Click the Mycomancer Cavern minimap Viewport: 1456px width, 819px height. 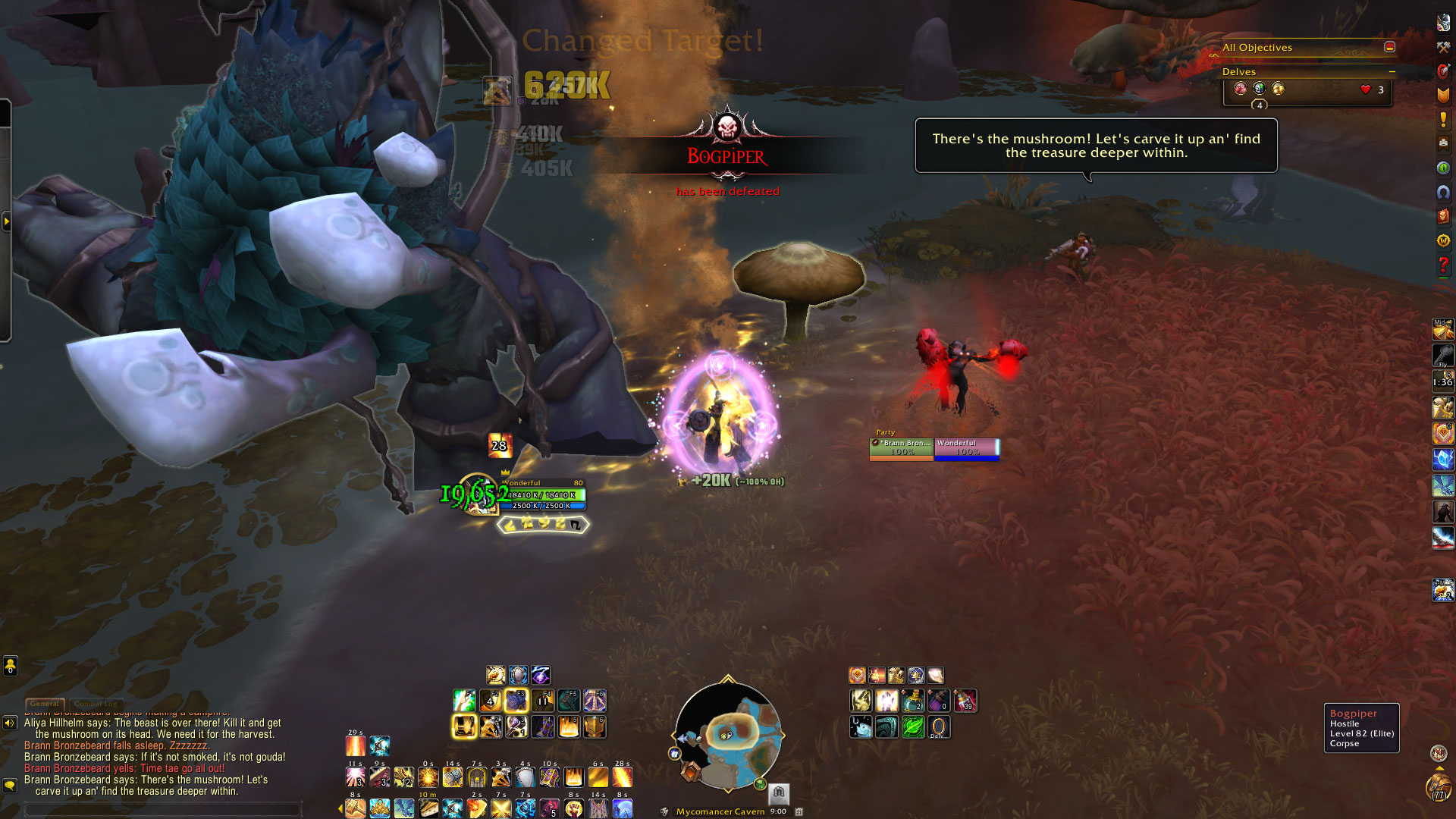[727, 735]
